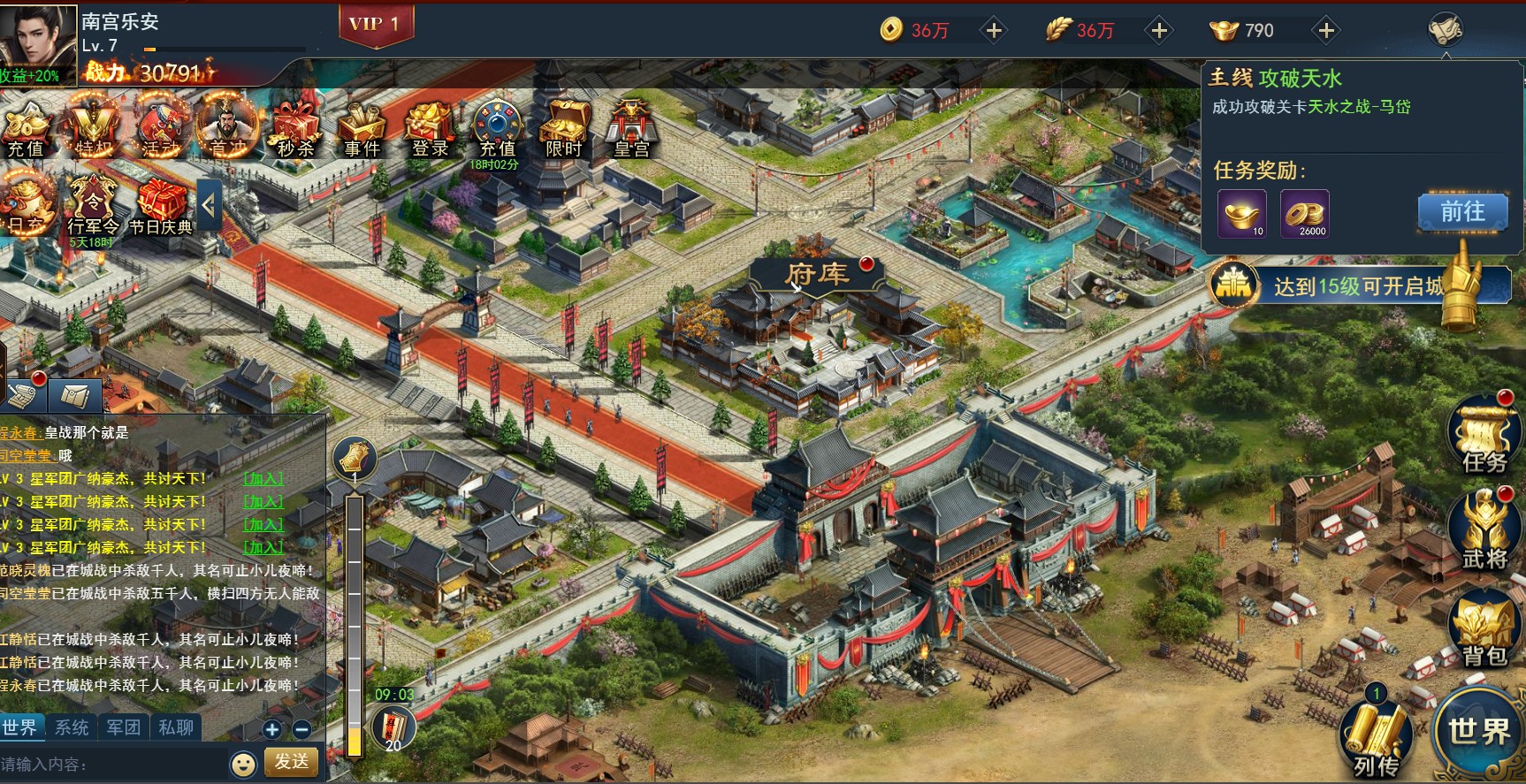Image resolution: width=1526 pixels, height=784 pixels.
Task: Open the 登录 login reward icon
Action: click(430, 129)
